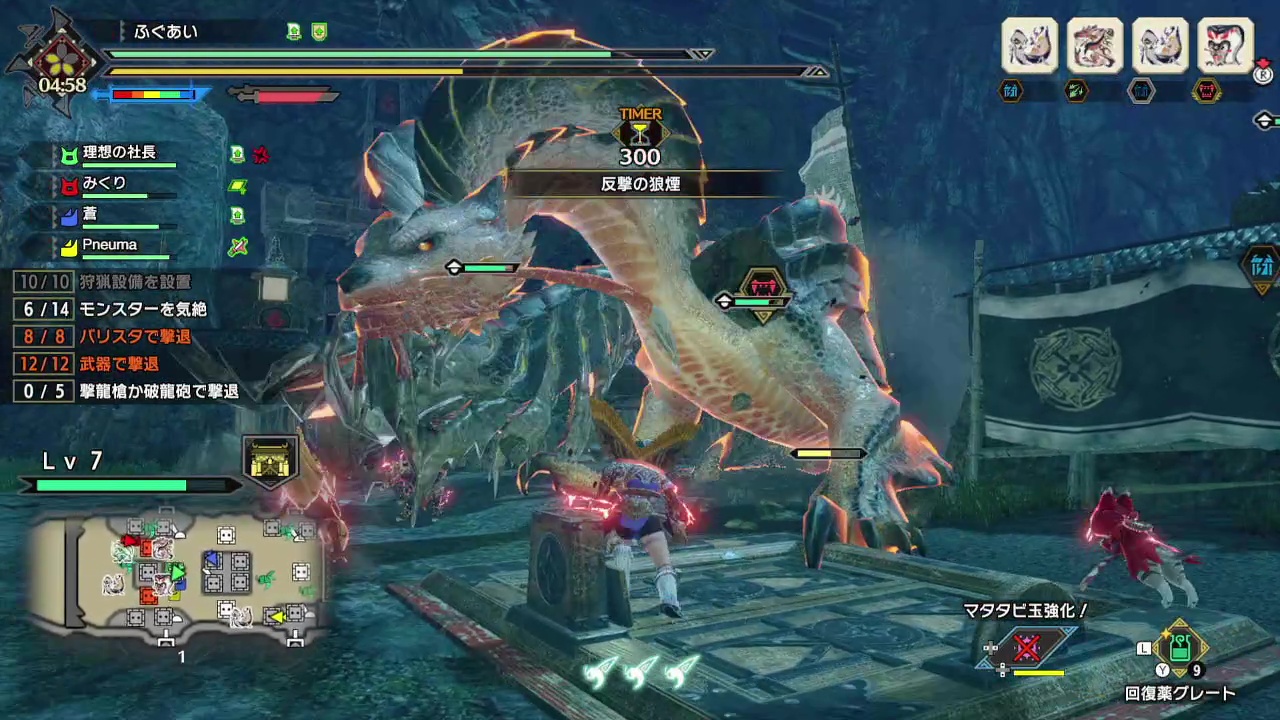Select the 回復薬グレート item slot

pos(1180,648)
